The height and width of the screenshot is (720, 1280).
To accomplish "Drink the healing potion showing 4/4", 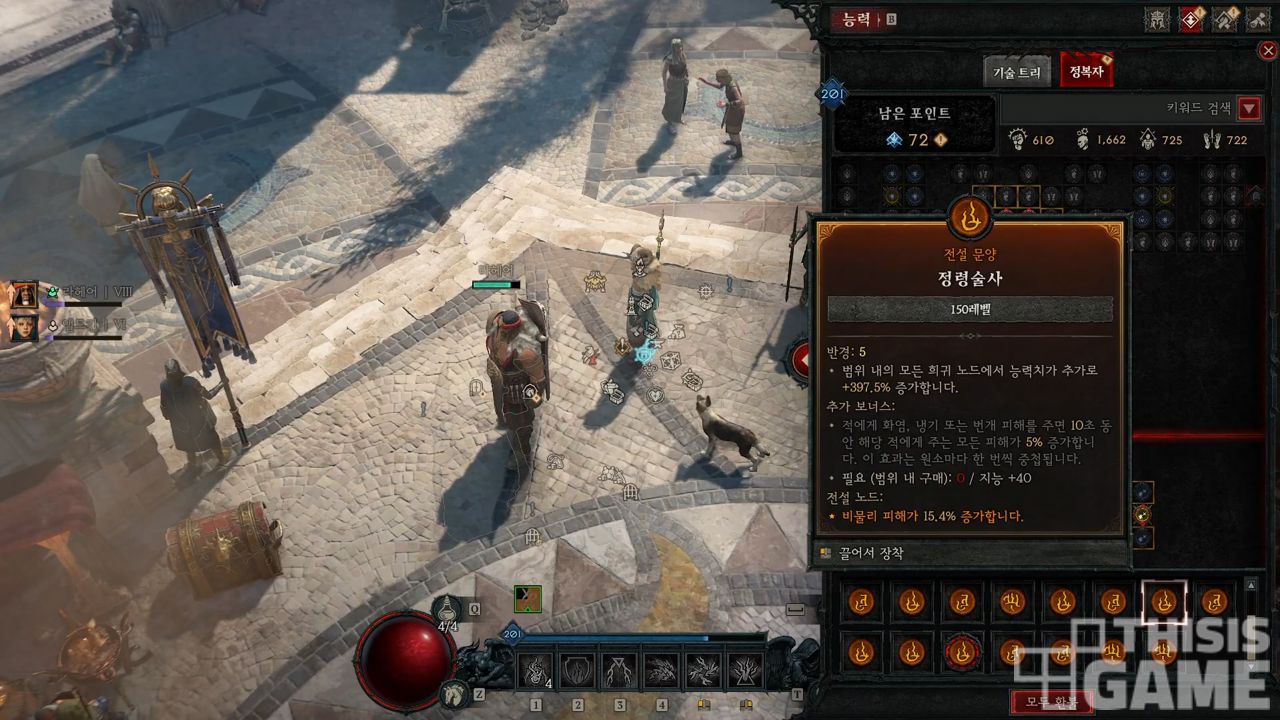I will click(447, 610).
